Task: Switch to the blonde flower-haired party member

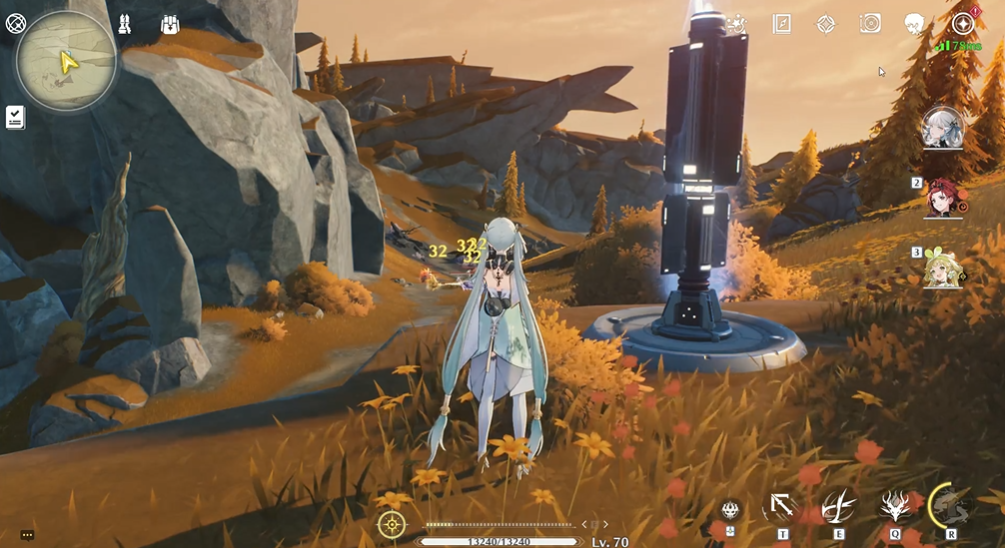Action: point(943,268)
